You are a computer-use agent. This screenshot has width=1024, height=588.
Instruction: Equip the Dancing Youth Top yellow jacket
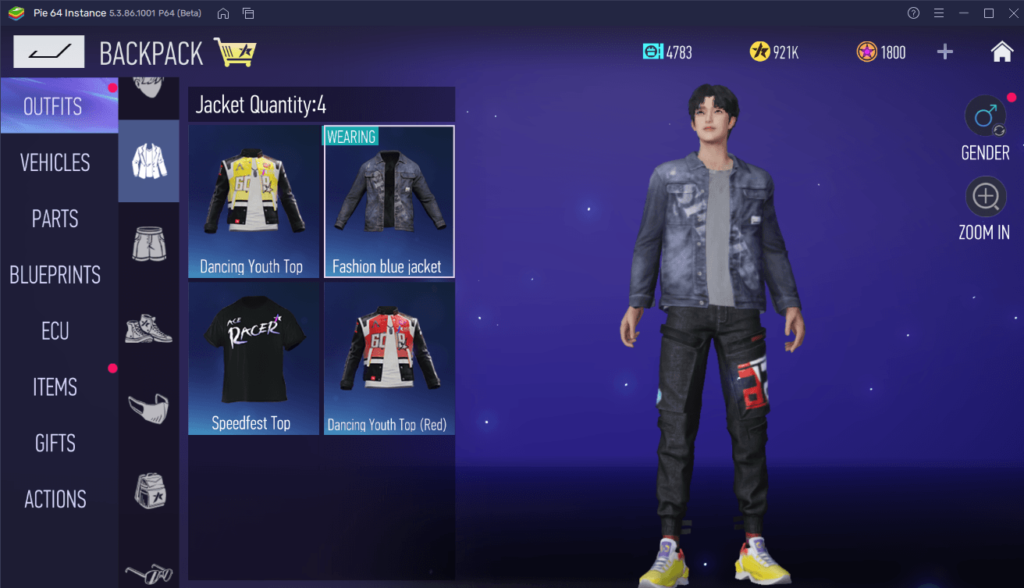tap(253, 201)
